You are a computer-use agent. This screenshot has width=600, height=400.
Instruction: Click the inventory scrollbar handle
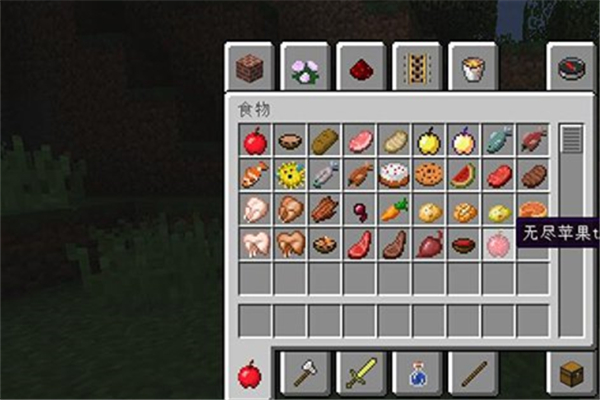pos(571,139)
